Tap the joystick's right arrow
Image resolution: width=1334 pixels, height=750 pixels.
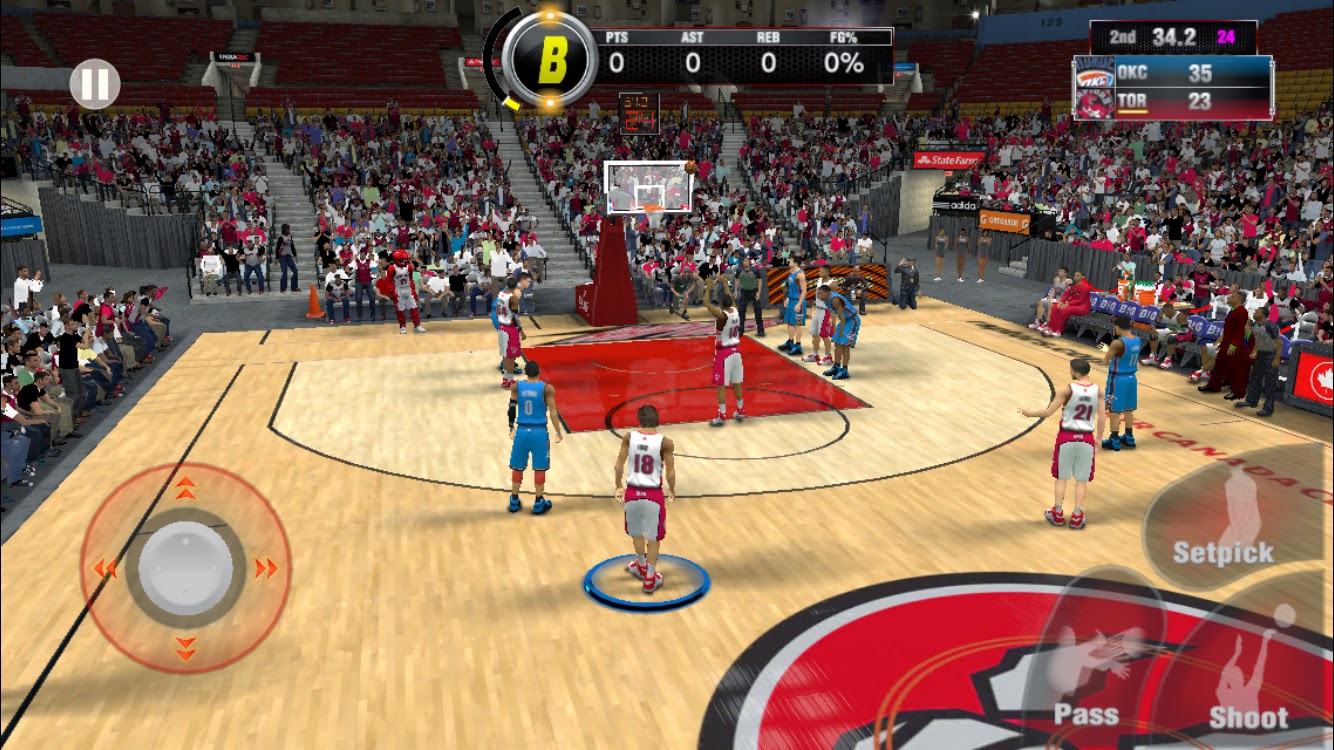click(x=266, y=569)
